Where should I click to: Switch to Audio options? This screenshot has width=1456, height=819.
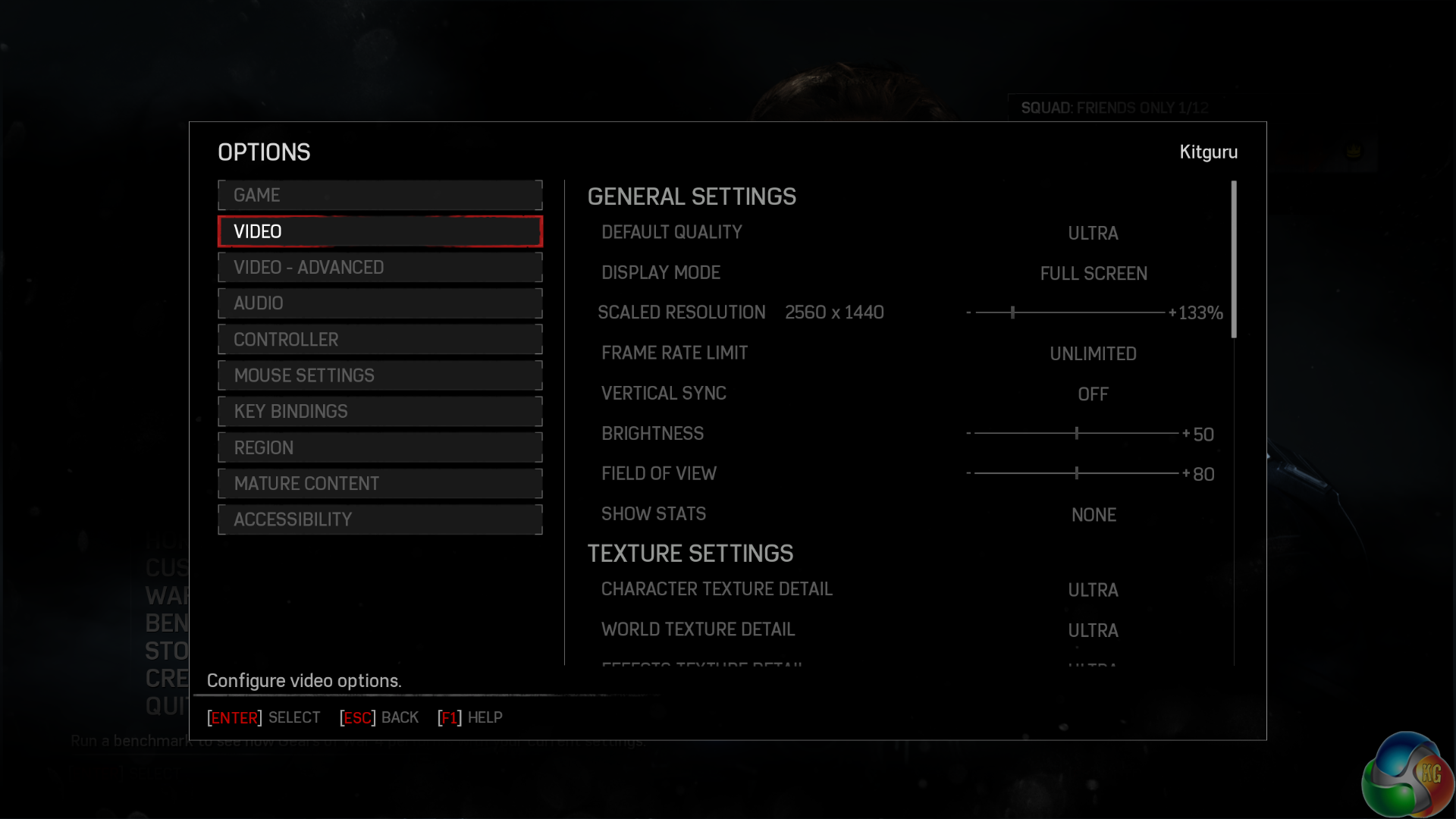[380, 303]
